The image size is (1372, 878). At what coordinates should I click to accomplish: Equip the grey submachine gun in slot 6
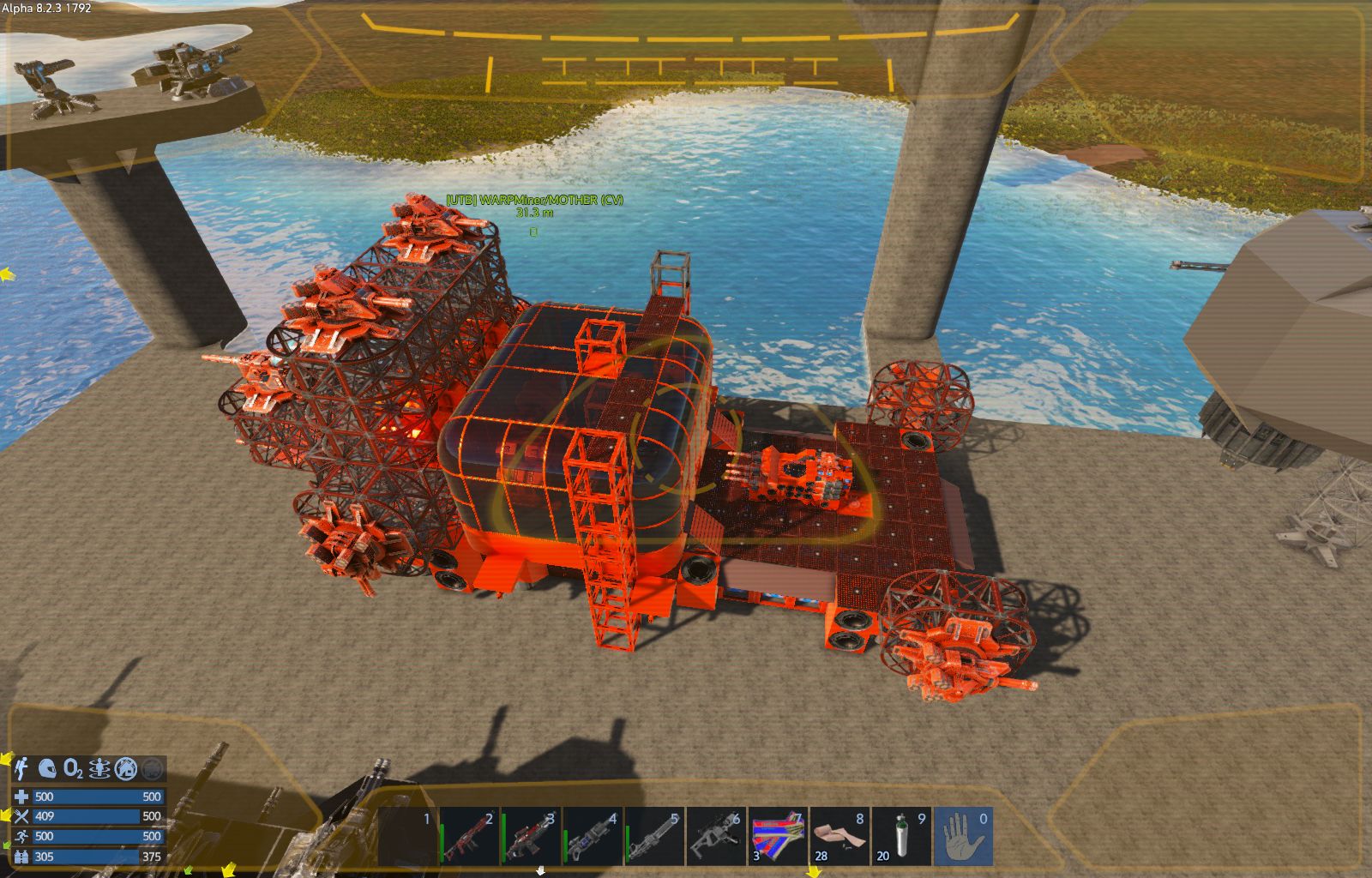[716, 836]
